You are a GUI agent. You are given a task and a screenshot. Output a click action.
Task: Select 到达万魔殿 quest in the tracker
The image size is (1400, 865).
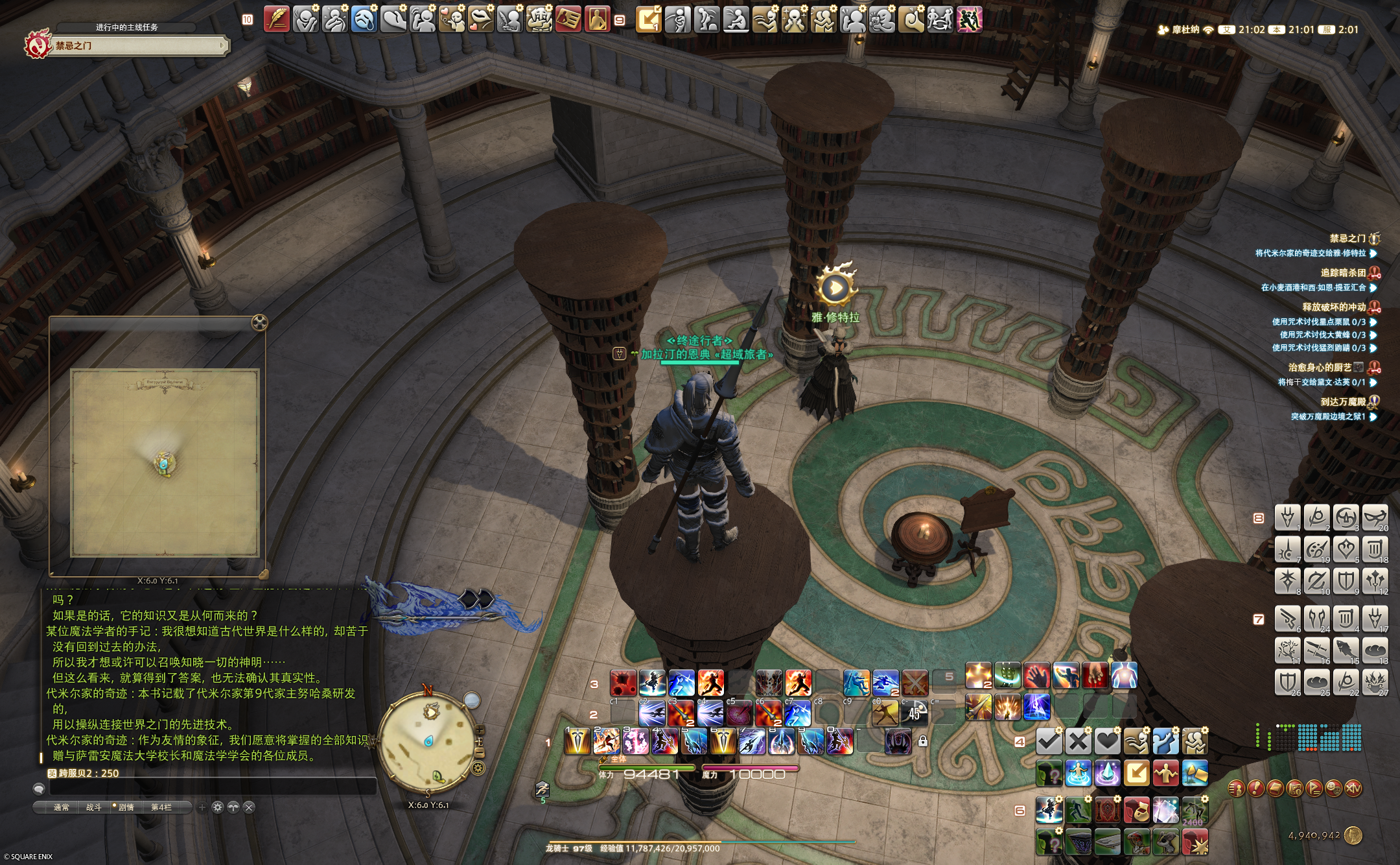(1342, 402)
